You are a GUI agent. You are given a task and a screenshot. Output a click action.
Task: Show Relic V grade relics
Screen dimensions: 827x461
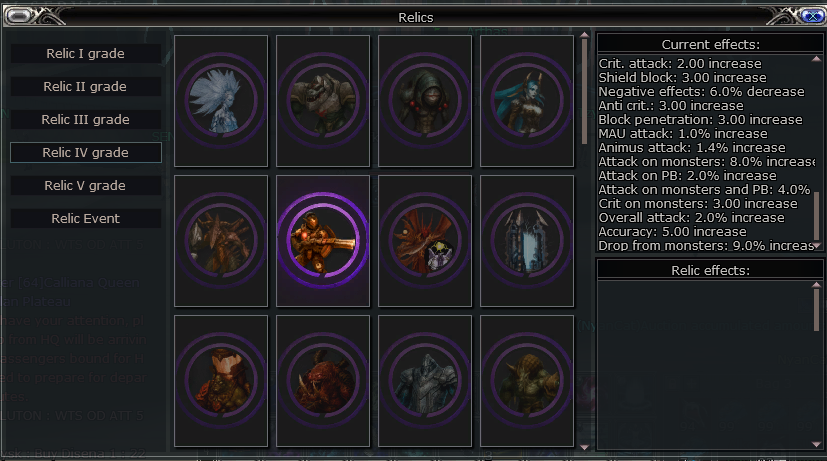coord(85,186)
